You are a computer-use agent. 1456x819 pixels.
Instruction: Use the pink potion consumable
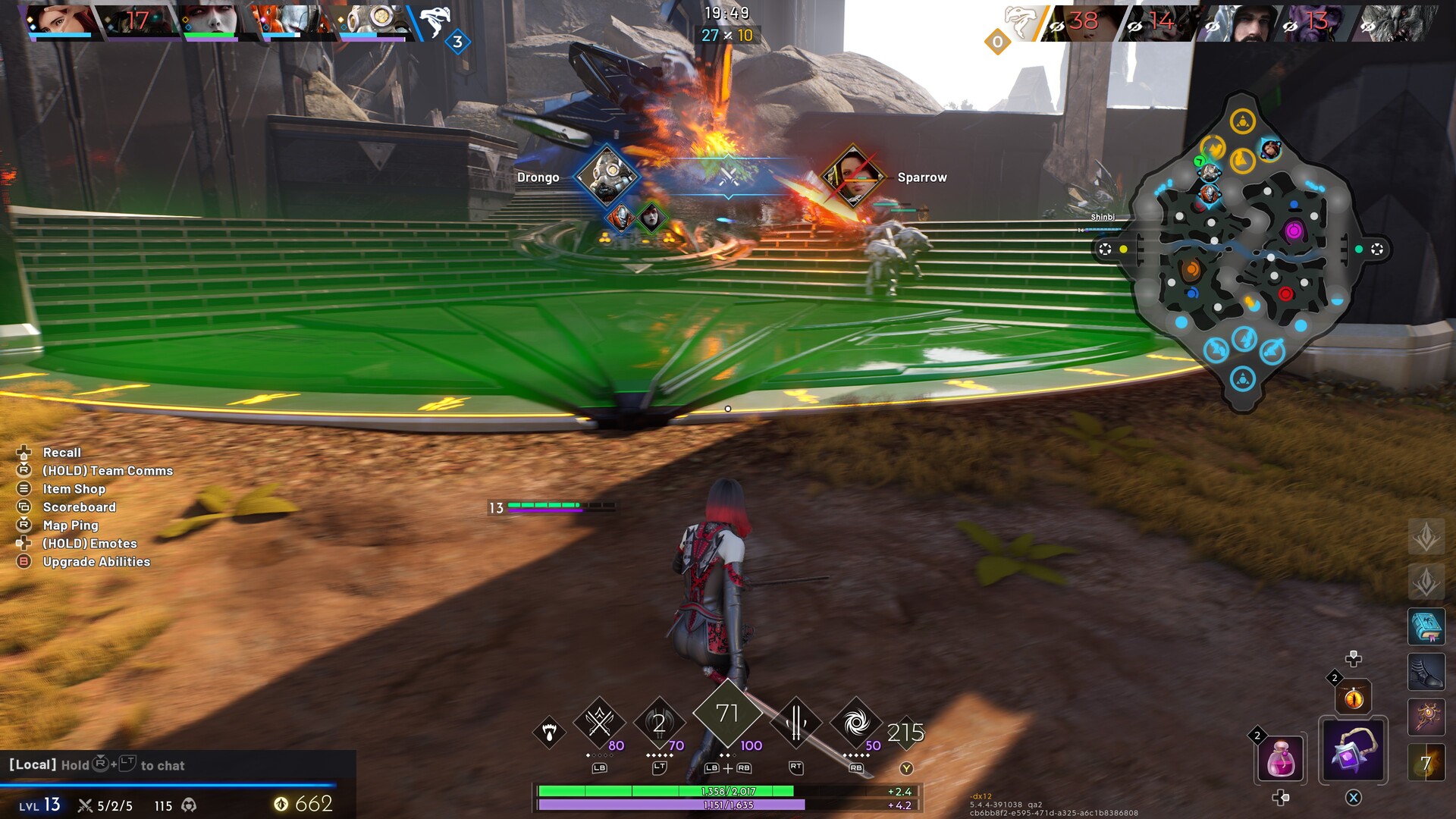point(1281,758)
